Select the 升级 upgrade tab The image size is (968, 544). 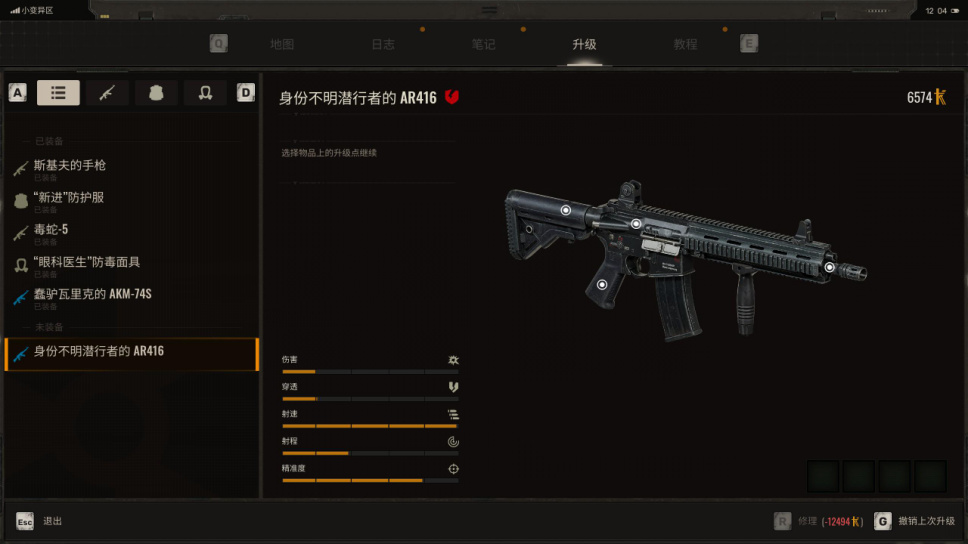click(x=584, y=44)
